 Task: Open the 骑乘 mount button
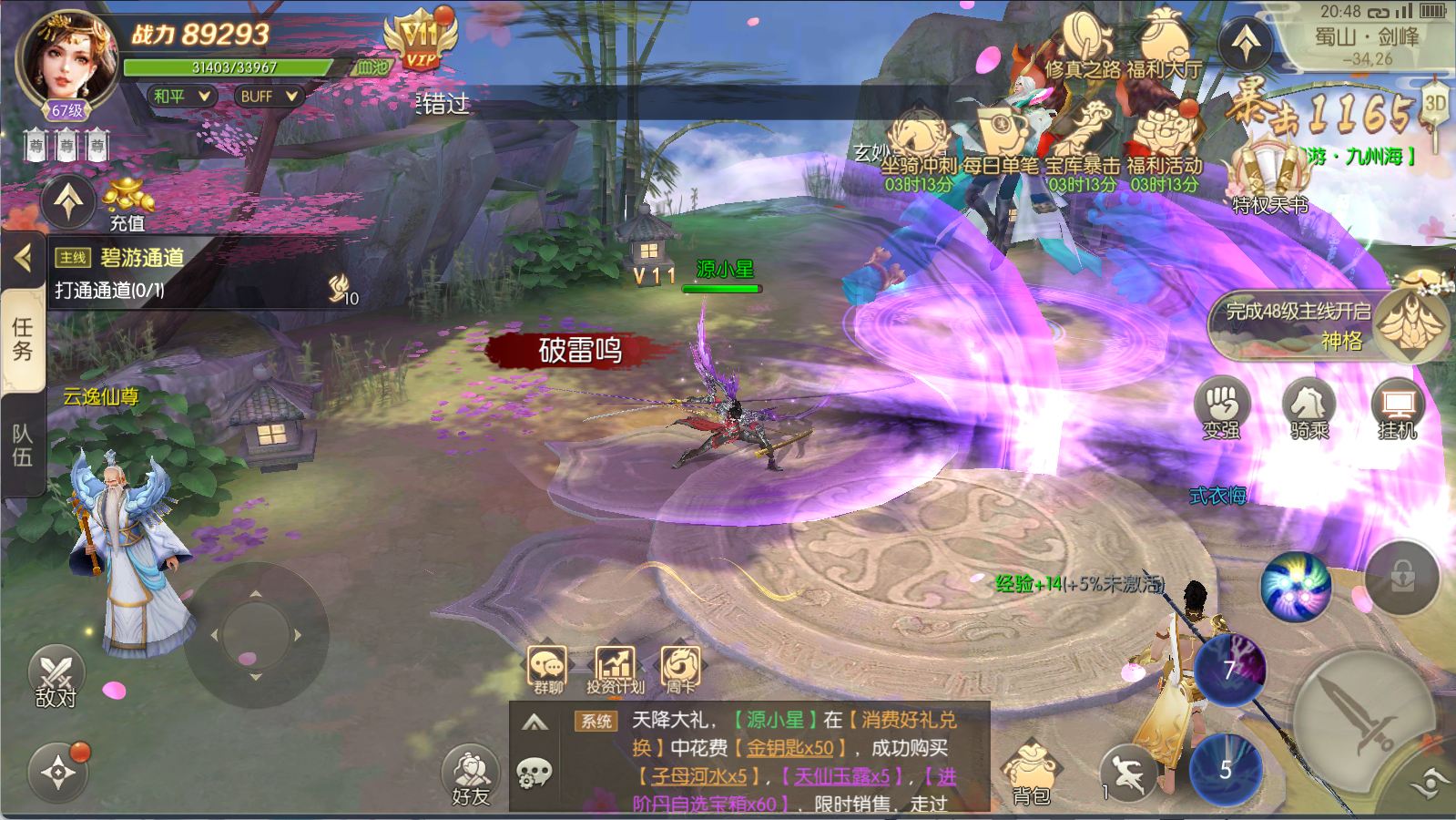click(x=1309, y=409)
